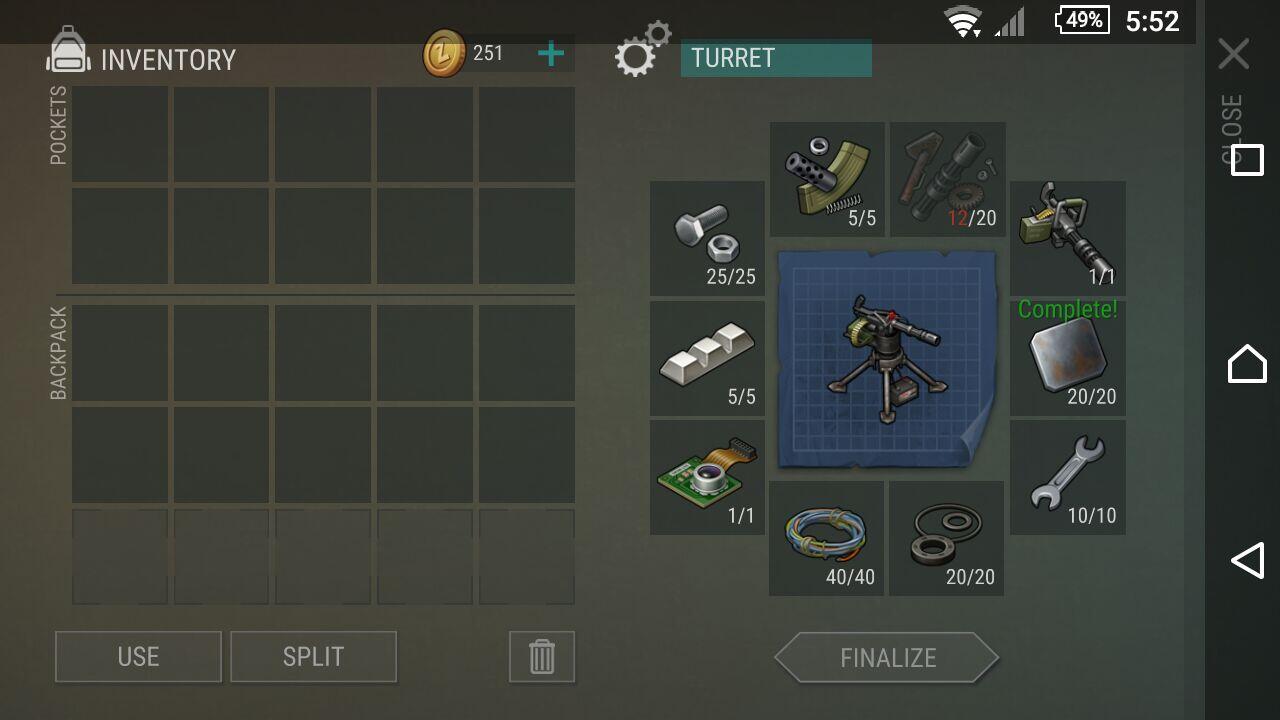Select the wrench ingredient slot

tap(1067, 477)
